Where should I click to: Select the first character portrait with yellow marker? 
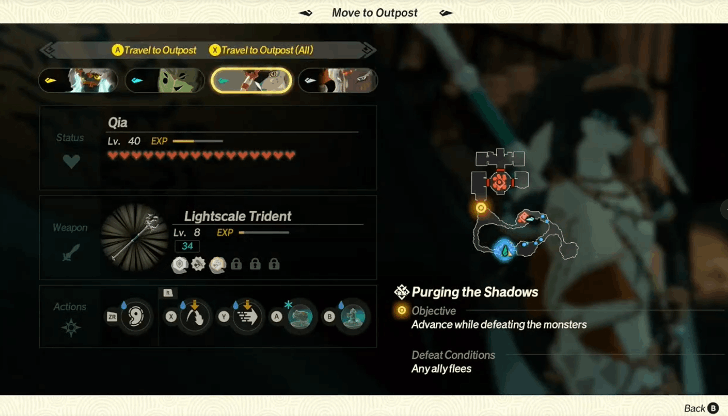click(x=79, y=80)
